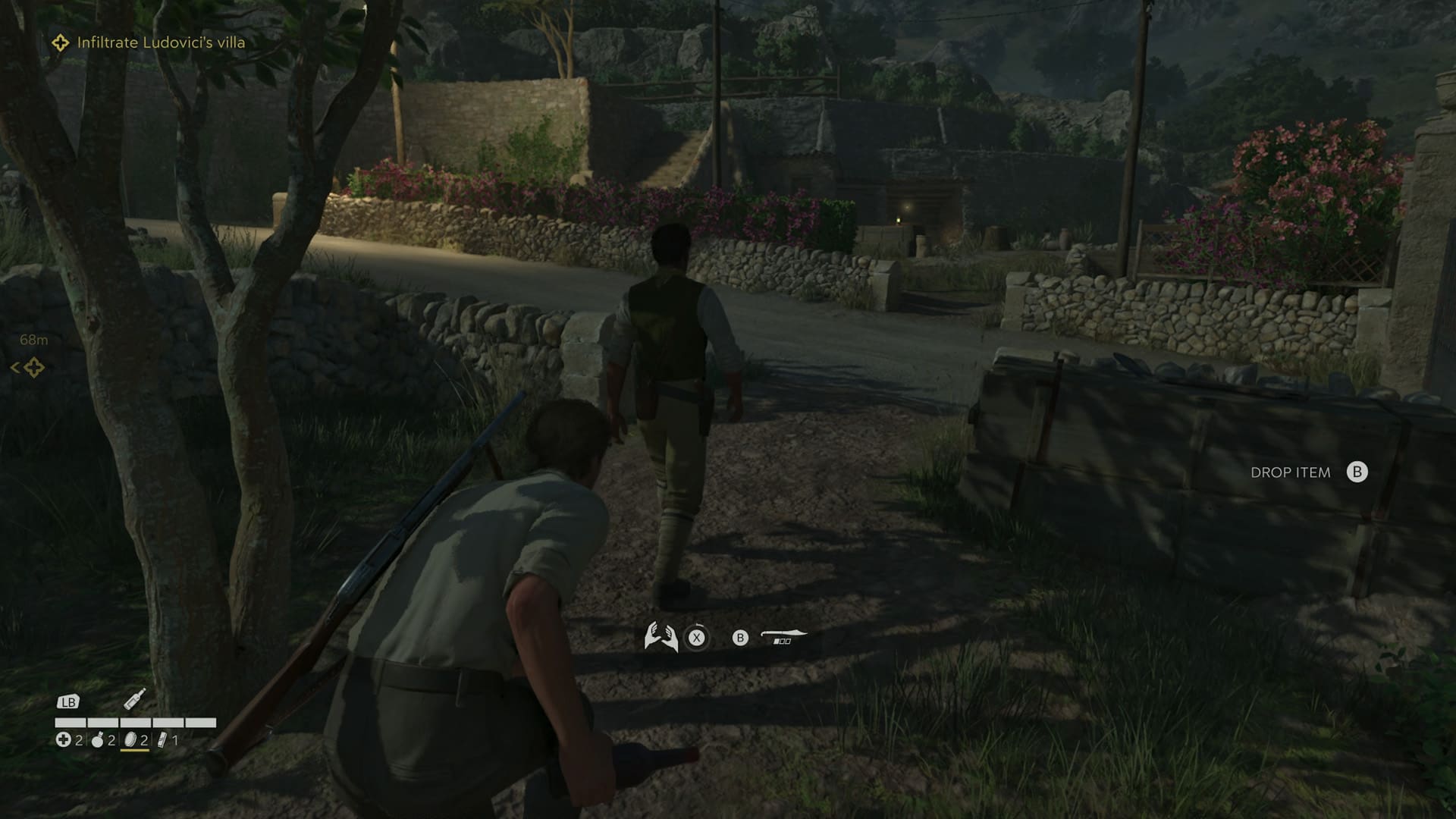The height and width of the screenshot is (819, 1456).
Task: Click the DROP ITEM label
Action: click(x=1291, y=472)
